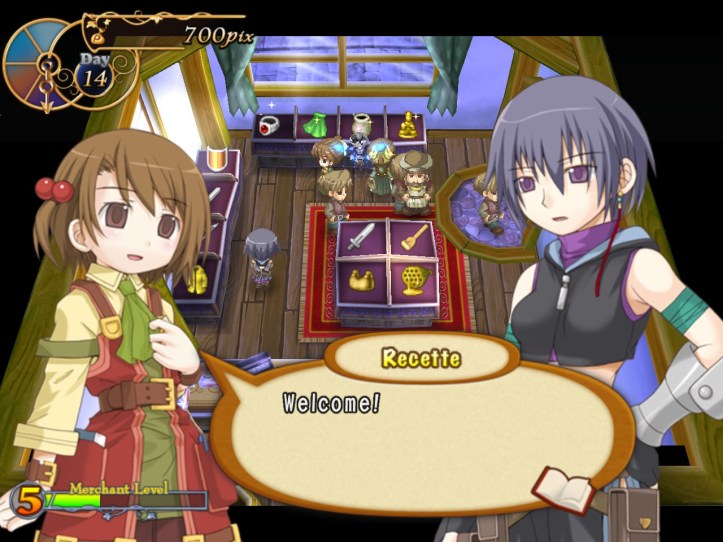Click the open book icon on the dialogue bubble

(x=563, y=489)
